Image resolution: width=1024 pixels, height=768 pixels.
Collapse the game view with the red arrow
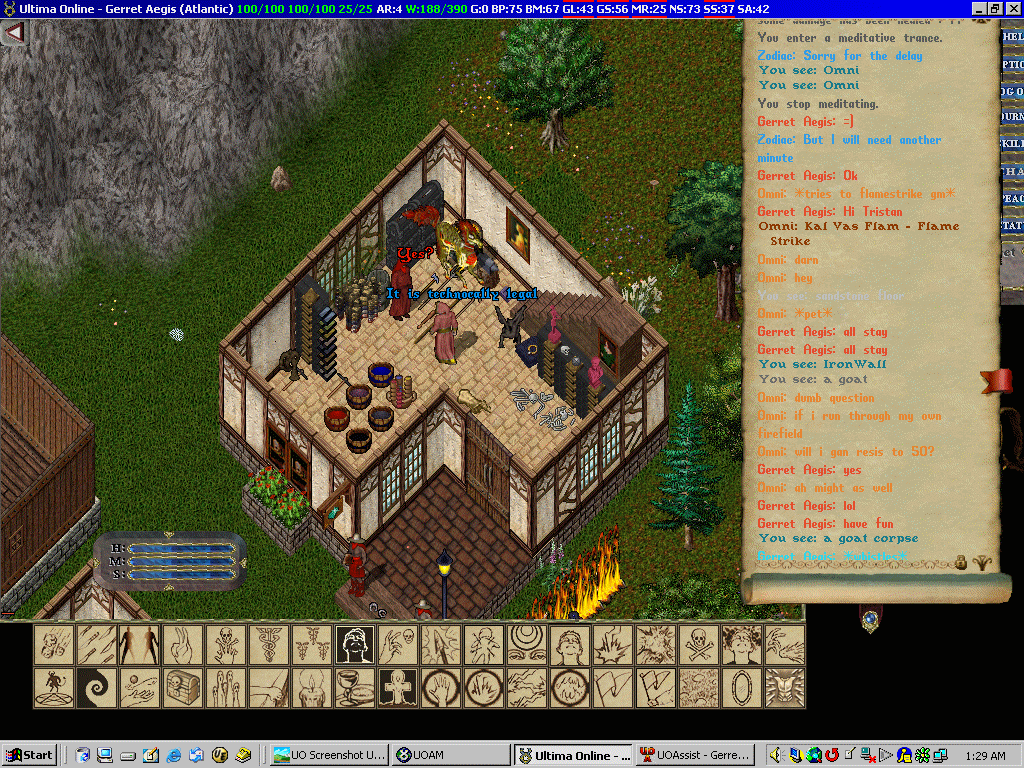pos(14,32)
